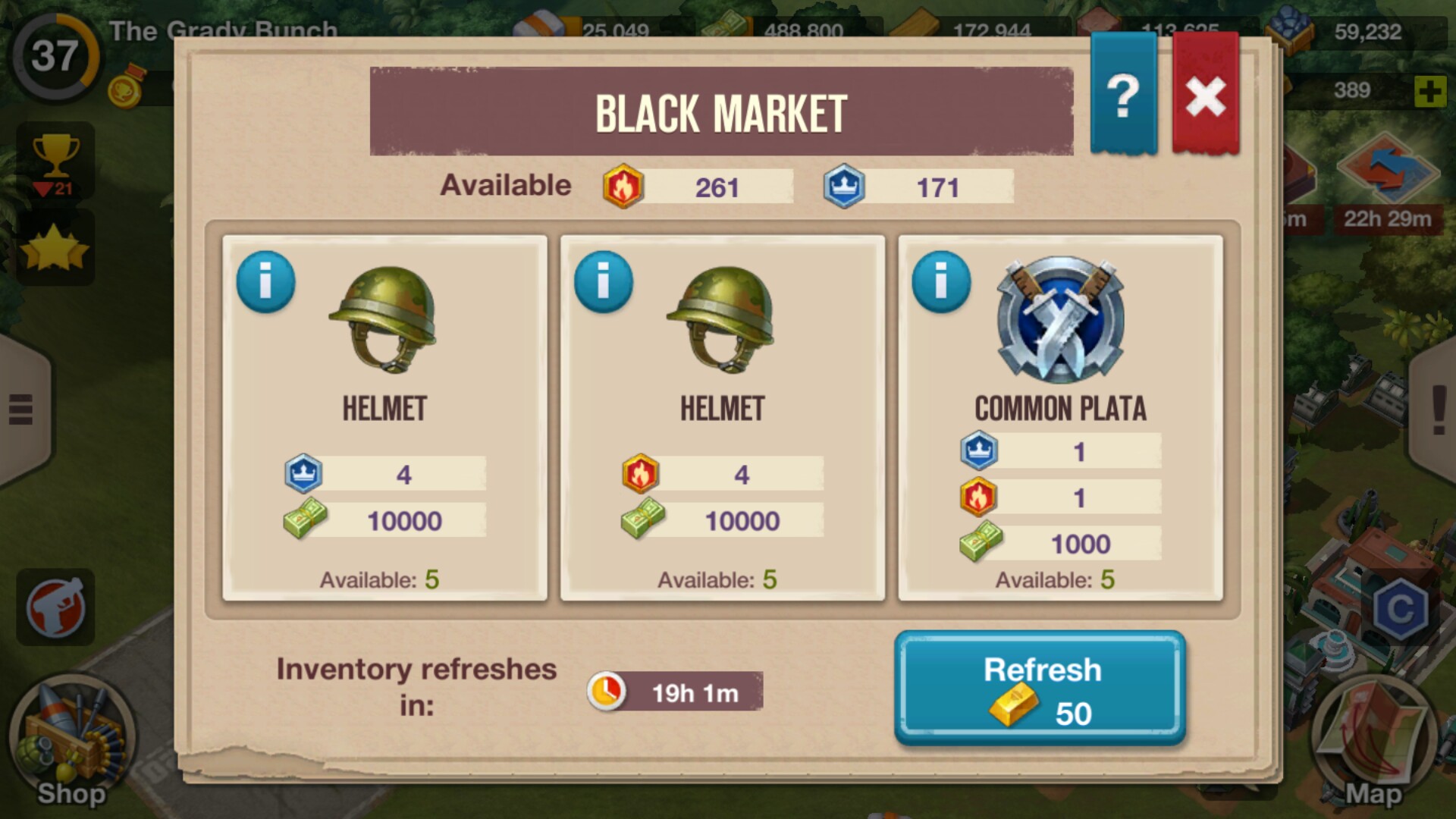Open the Black Market help question mark
The height and width of the screenshot is (819, 1456).
(x=1123, y=96)
